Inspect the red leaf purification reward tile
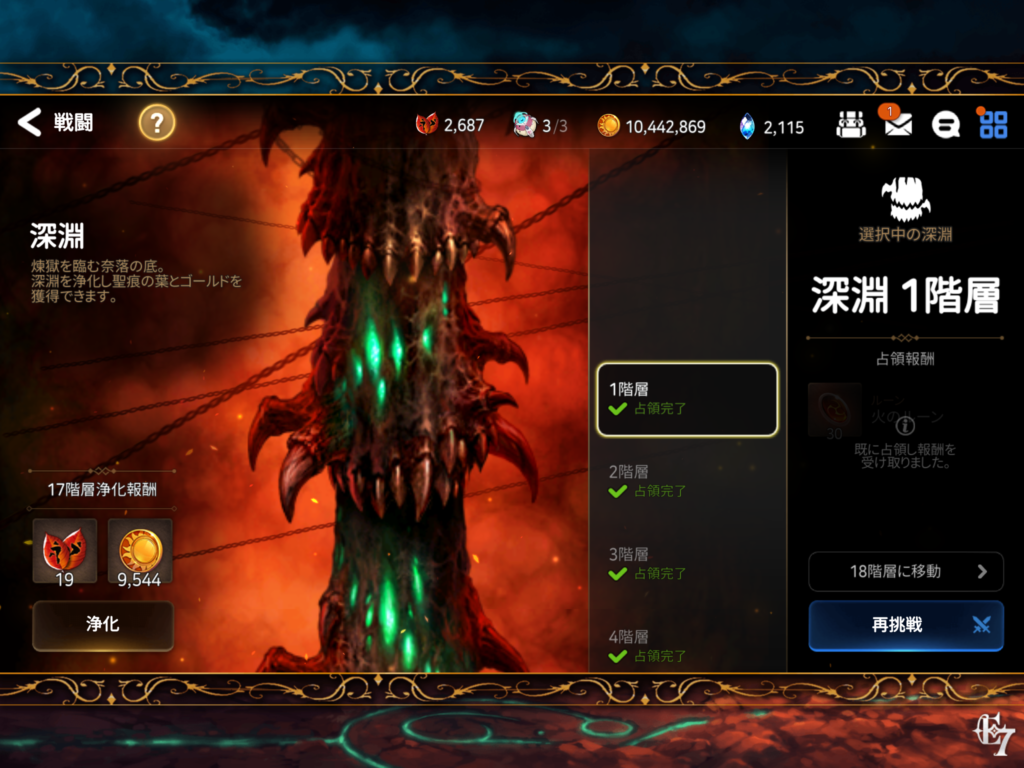The image size is (1024, 768). (x=65, y=550)
